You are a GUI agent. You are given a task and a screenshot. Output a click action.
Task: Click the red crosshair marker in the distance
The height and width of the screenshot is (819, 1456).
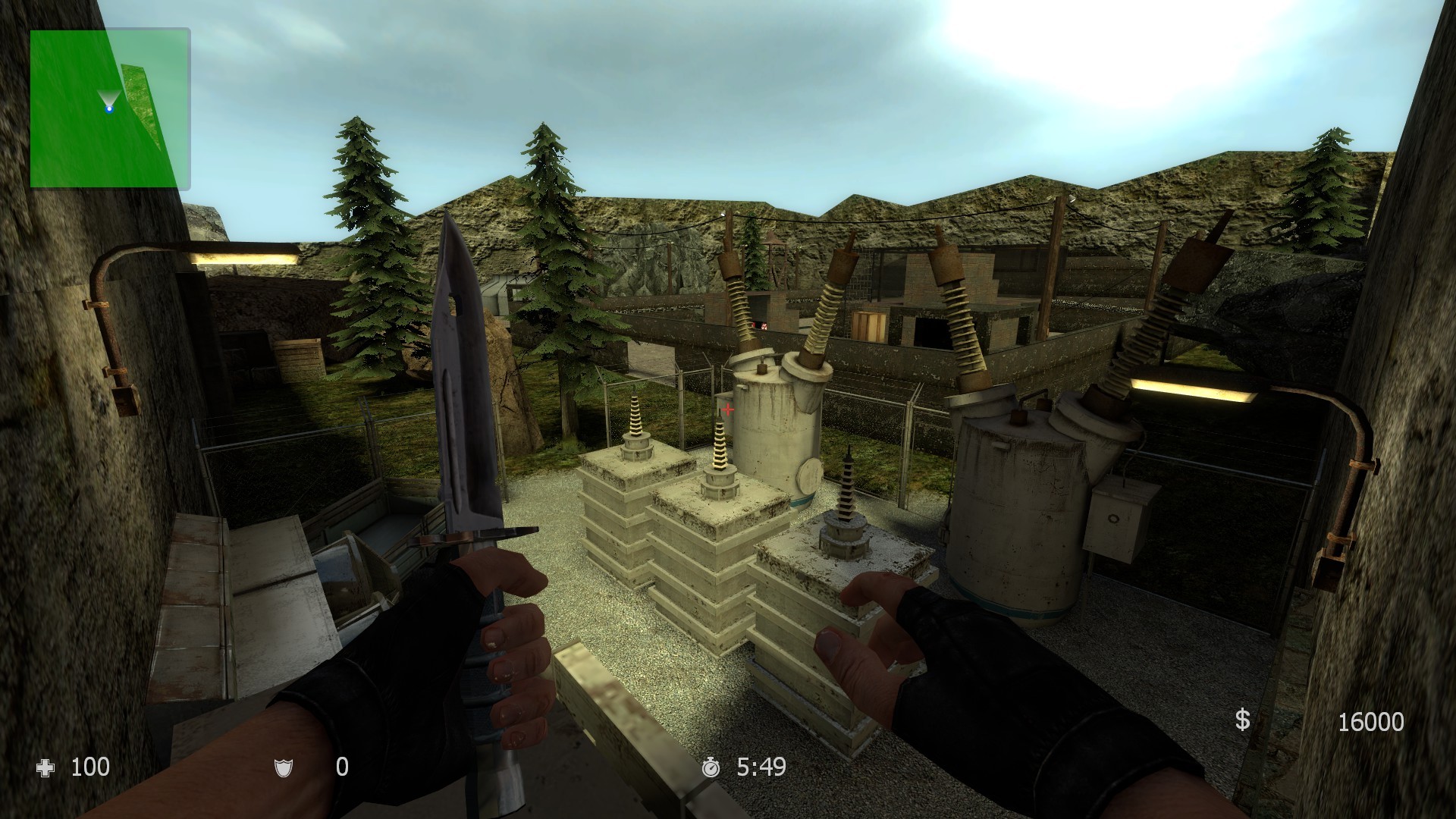[x=727, y=409]
